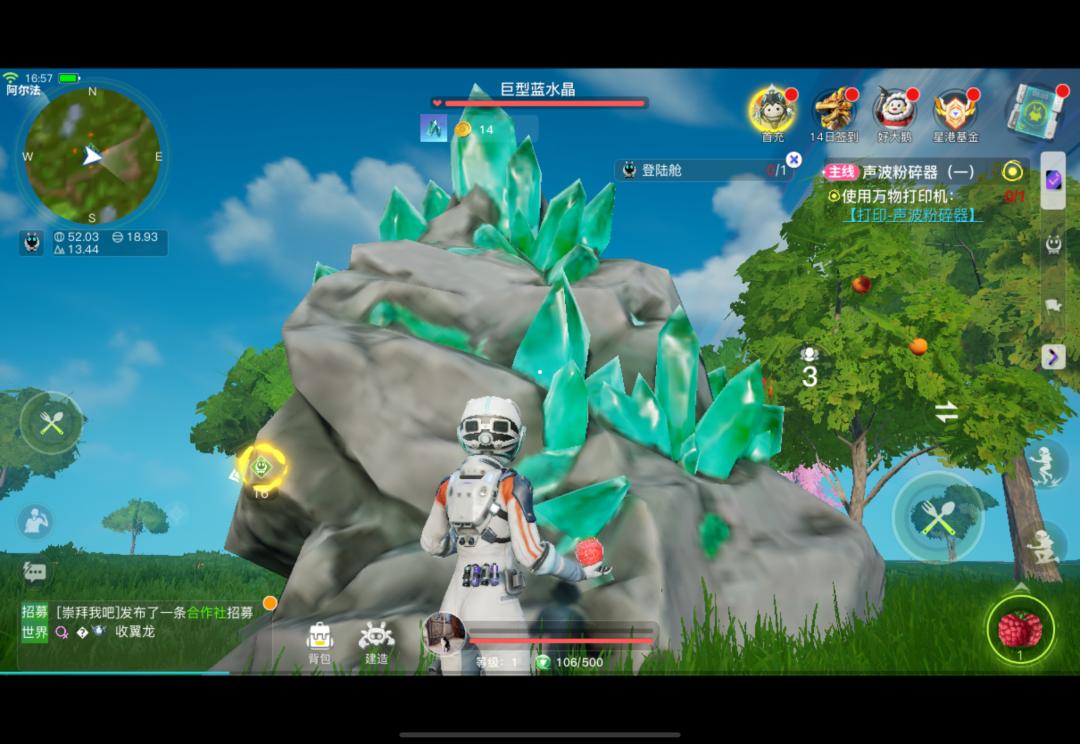Viewport: 1080px width, 744px height.
Task: Toggle the crouching figure button
Action: tap(1045, 545)
